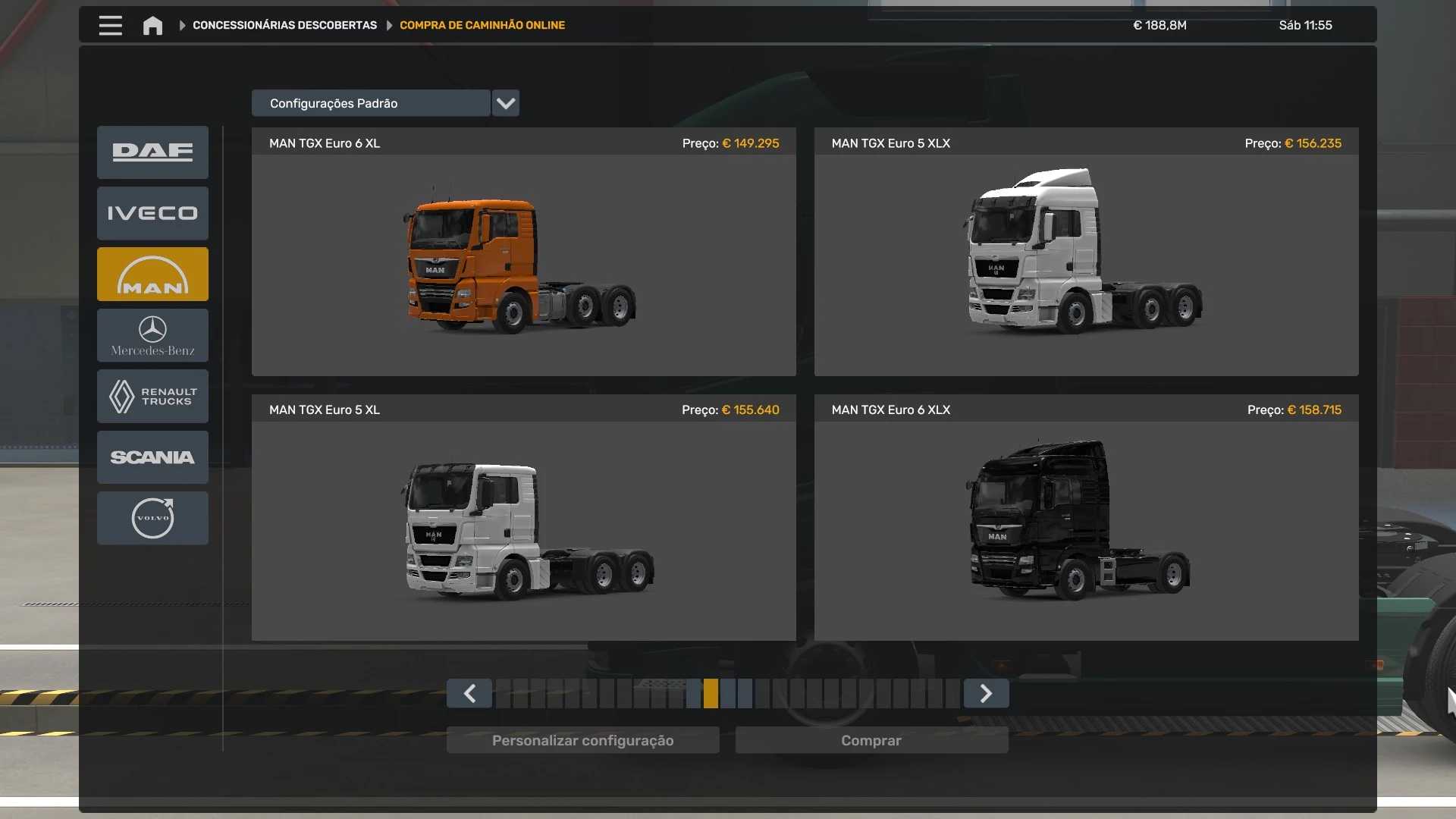
Task: Pick the MAN TGX Euro 5 XL truck
Action: pyautogui.click(x=523, y=530)
